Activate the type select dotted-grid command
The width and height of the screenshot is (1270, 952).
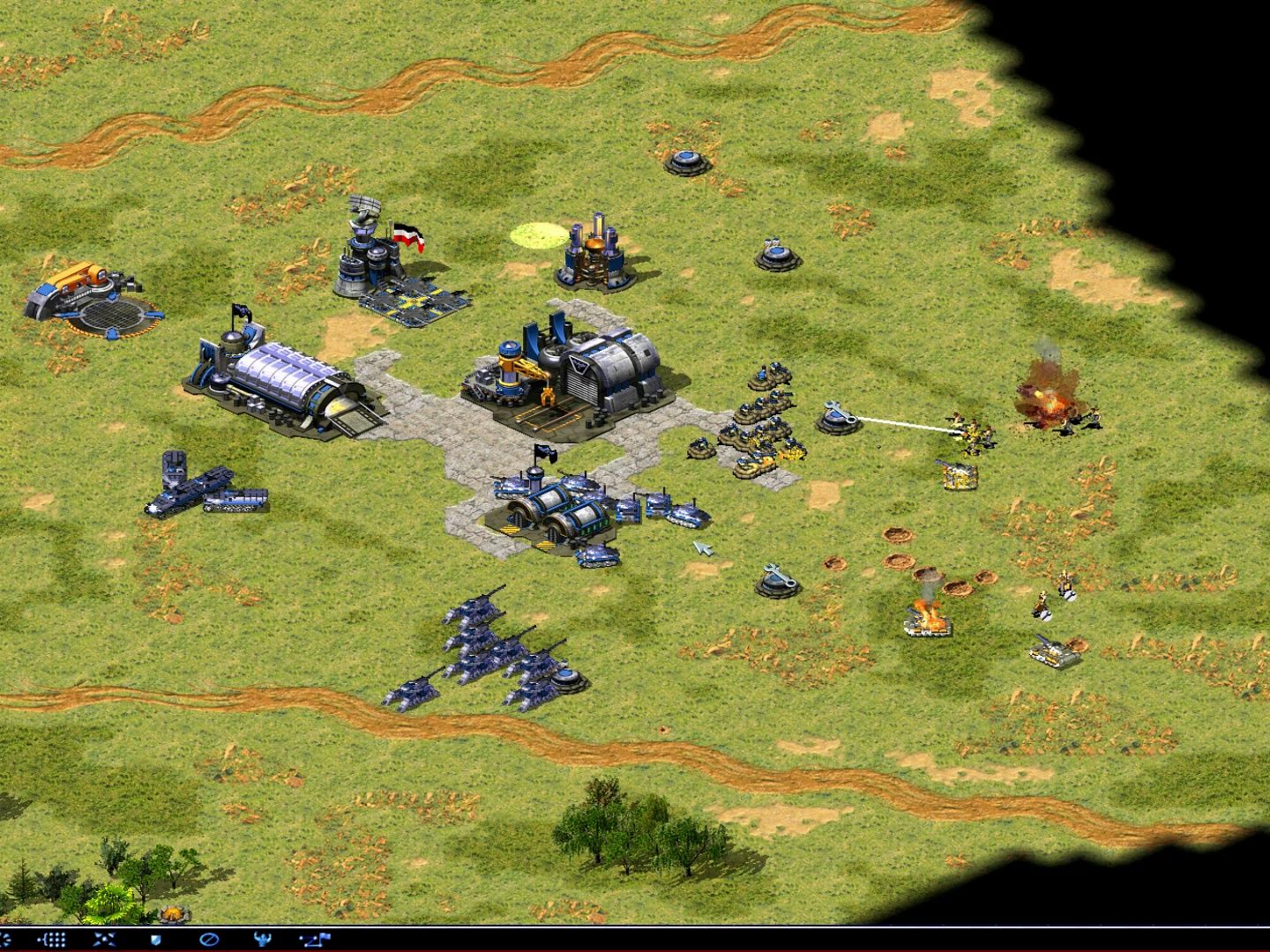(53, 940)
